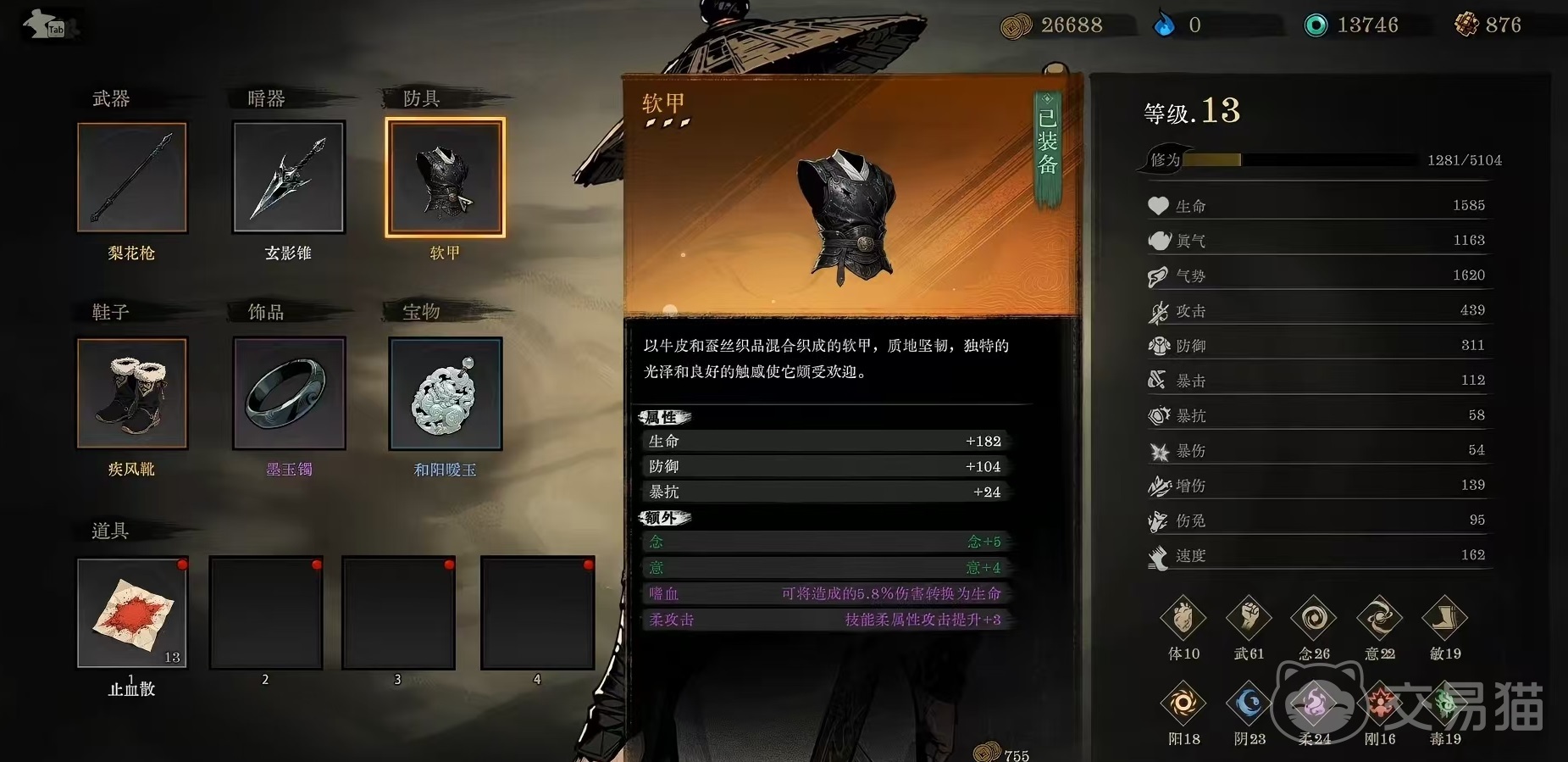
Task: Tap the 念 attribute icon
Action: click(x=1314, y=620)
